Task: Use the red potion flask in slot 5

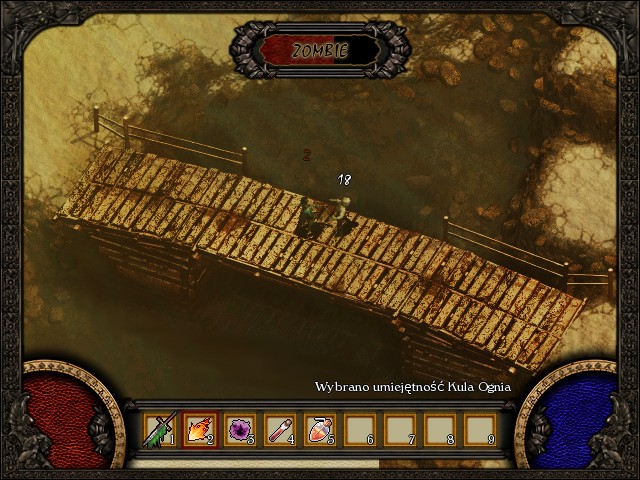Action: click(318, 430)
